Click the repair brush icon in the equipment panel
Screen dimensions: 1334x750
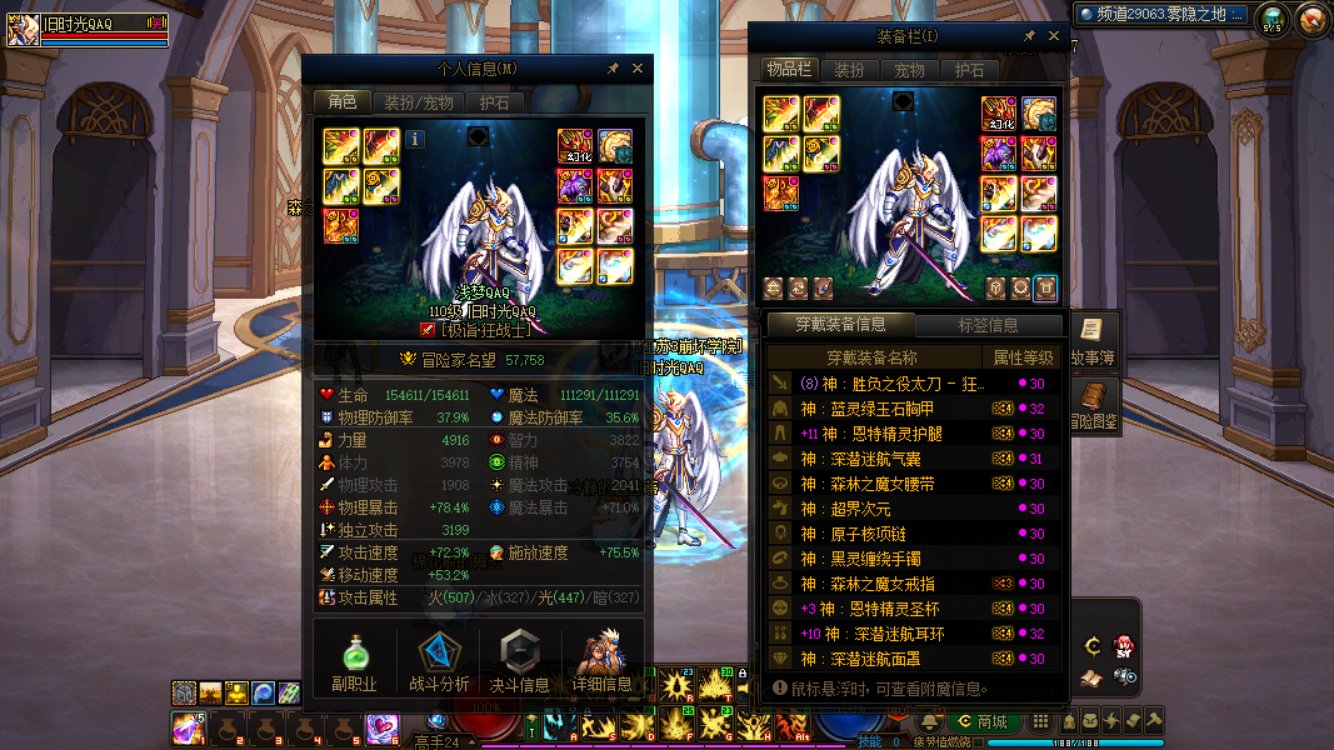click(x=821, y=289)
